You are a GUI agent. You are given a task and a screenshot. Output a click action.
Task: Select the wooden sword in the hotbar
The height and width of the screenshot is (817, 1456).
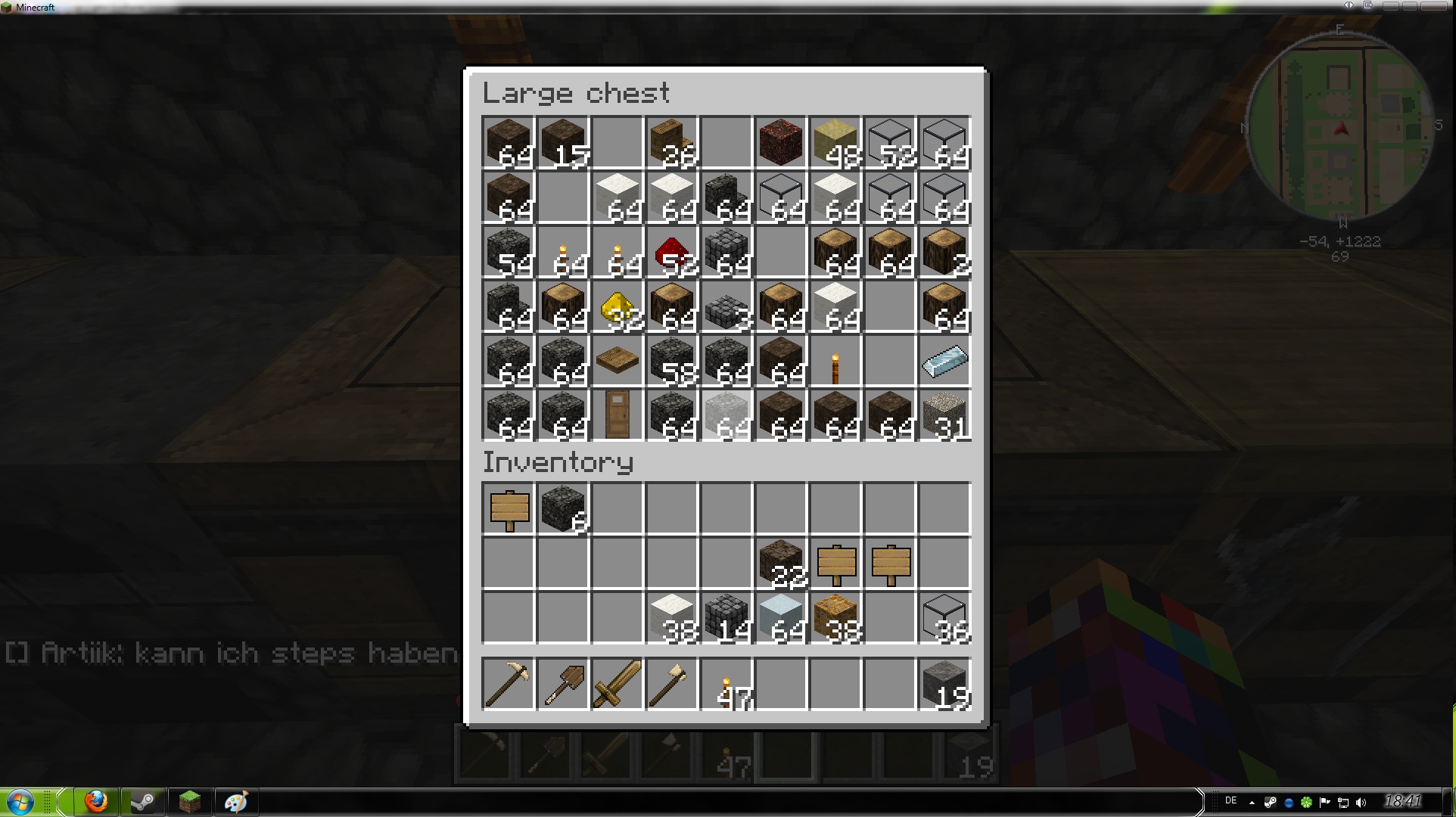[618, 685]
